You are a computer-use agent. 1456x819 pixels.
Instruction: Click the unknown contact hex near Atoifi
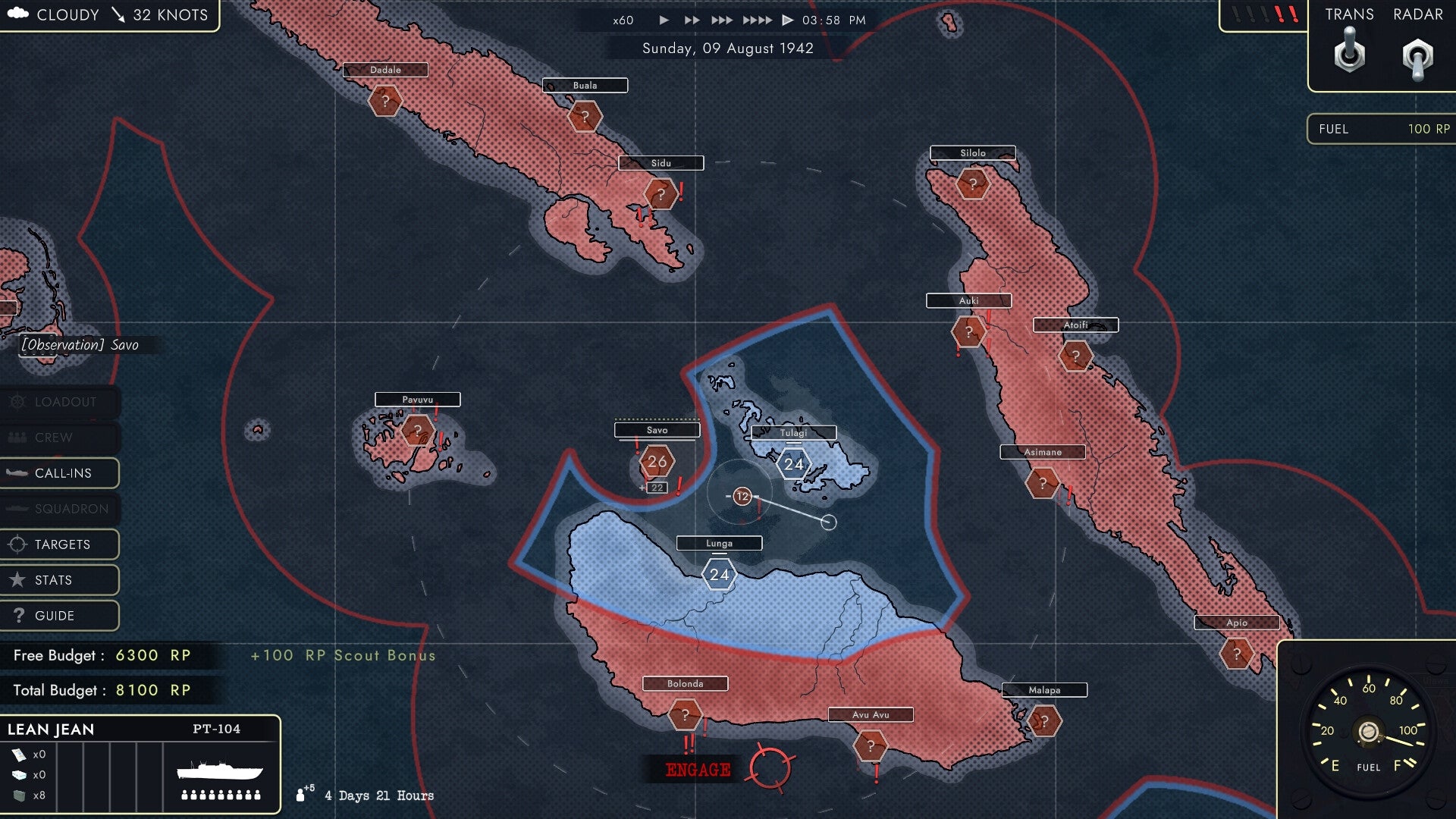pyautogui.click(x=1076, y=354)
